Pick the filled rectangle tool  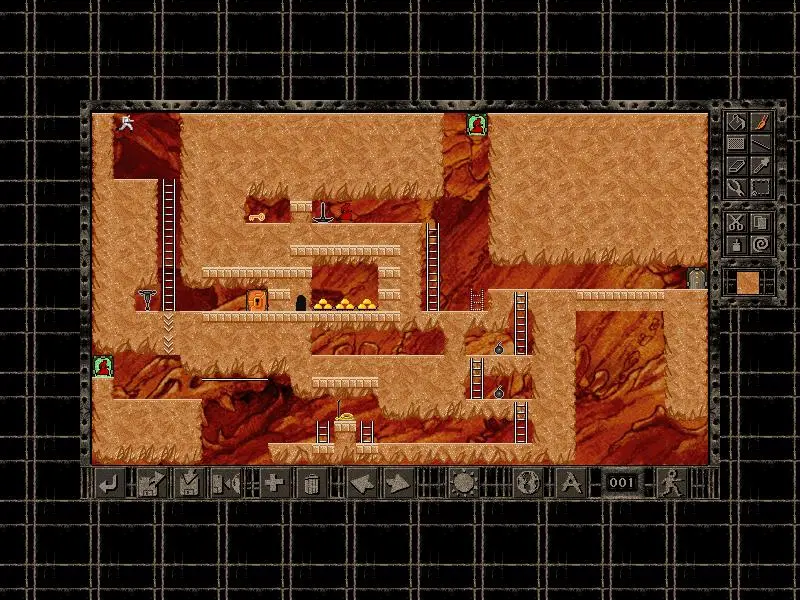(x=735, y=143)
